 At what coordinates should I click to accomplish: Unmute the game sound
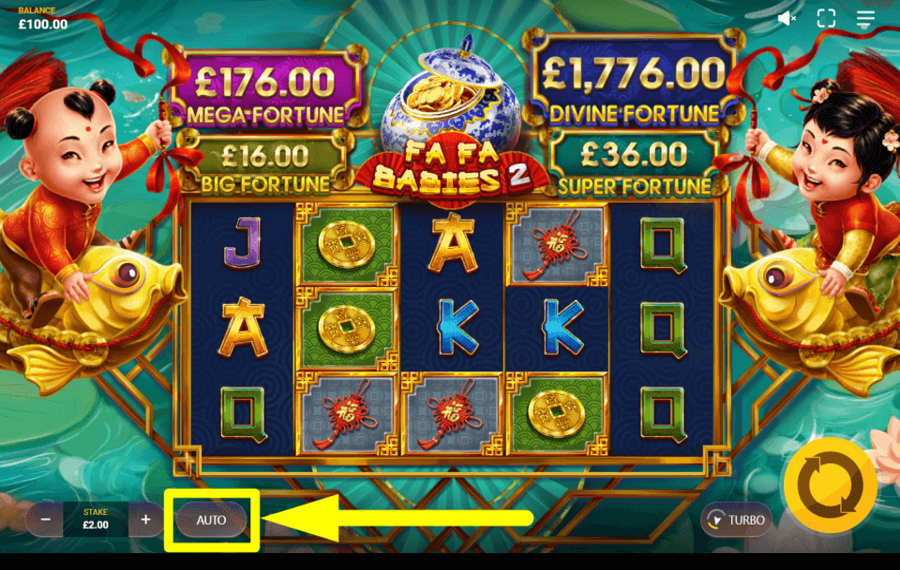click(x=787, y=18)
